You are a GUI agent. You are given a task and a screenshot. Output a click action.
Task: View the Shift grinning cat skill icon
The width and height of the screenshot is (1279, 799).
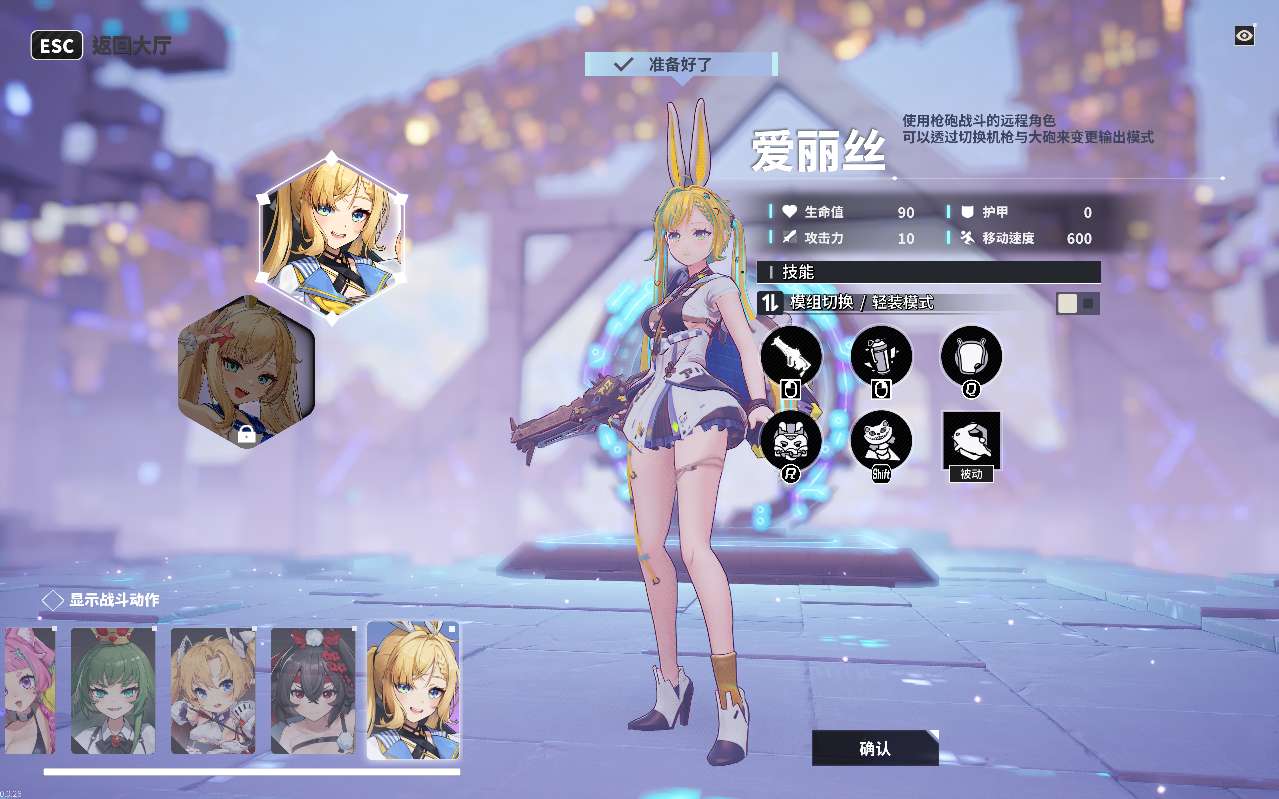881,441
